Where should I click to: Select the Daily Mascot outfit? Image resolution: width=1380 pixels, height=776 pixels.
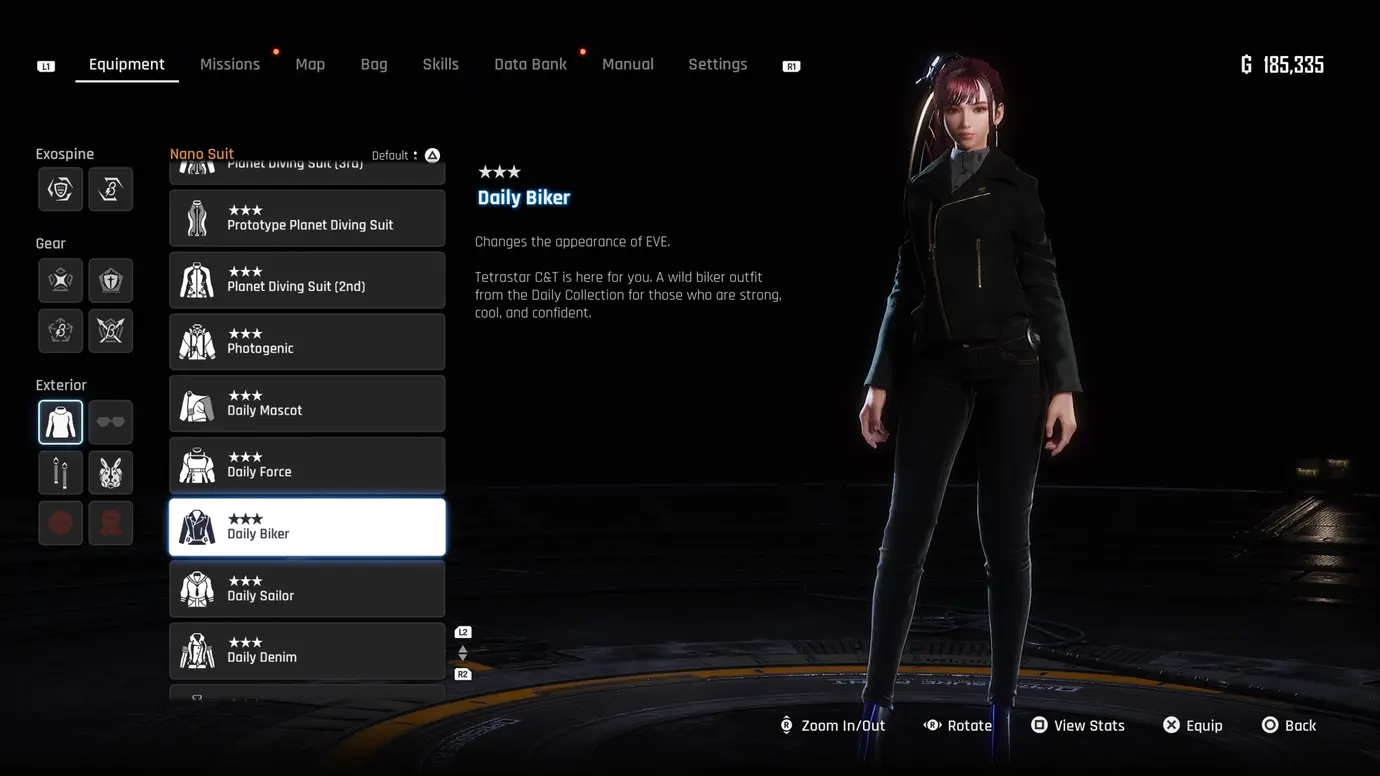(x=307, y=404)
